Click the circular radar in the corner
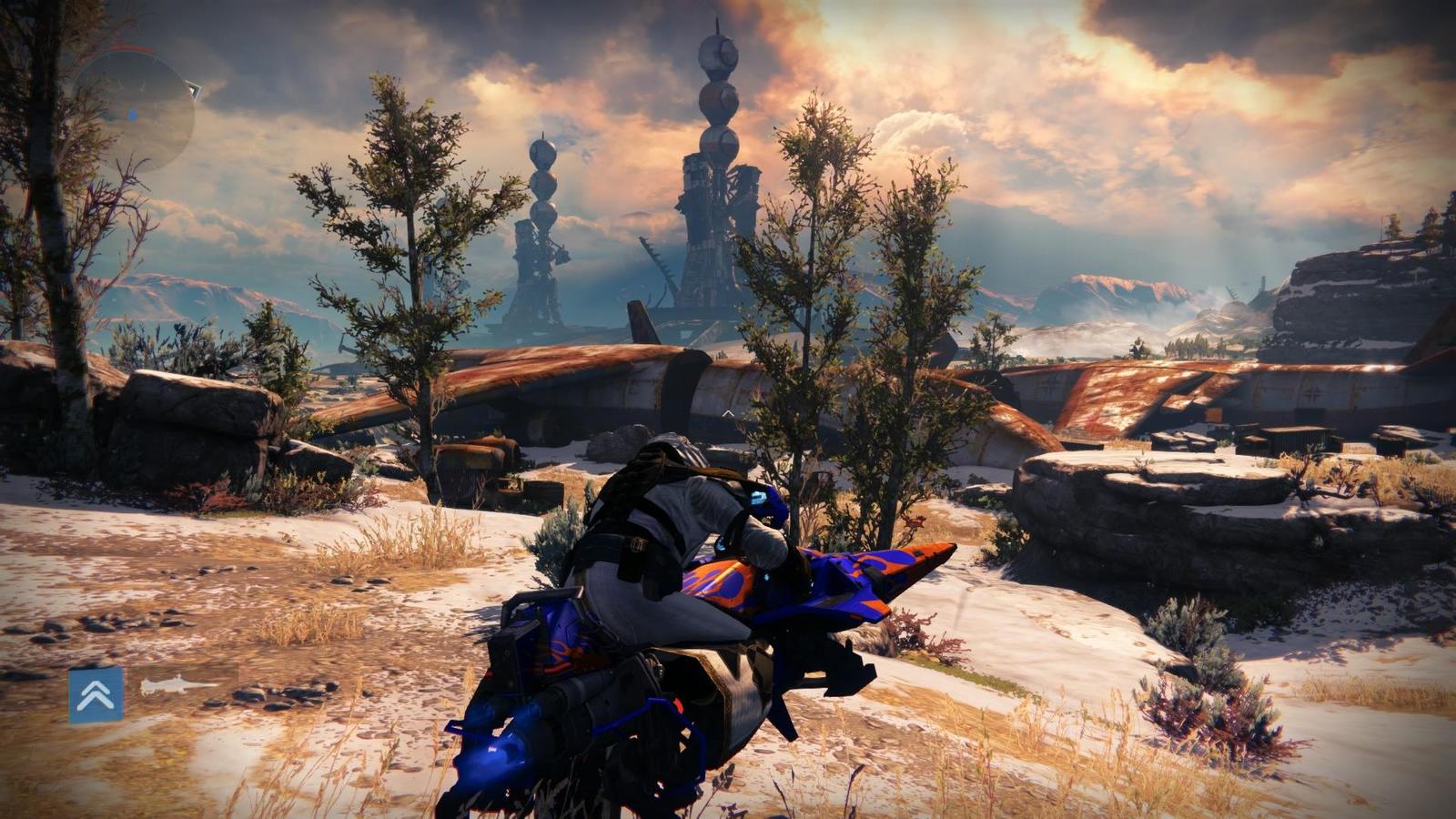The image size is (1456, 819). (133, 111)
